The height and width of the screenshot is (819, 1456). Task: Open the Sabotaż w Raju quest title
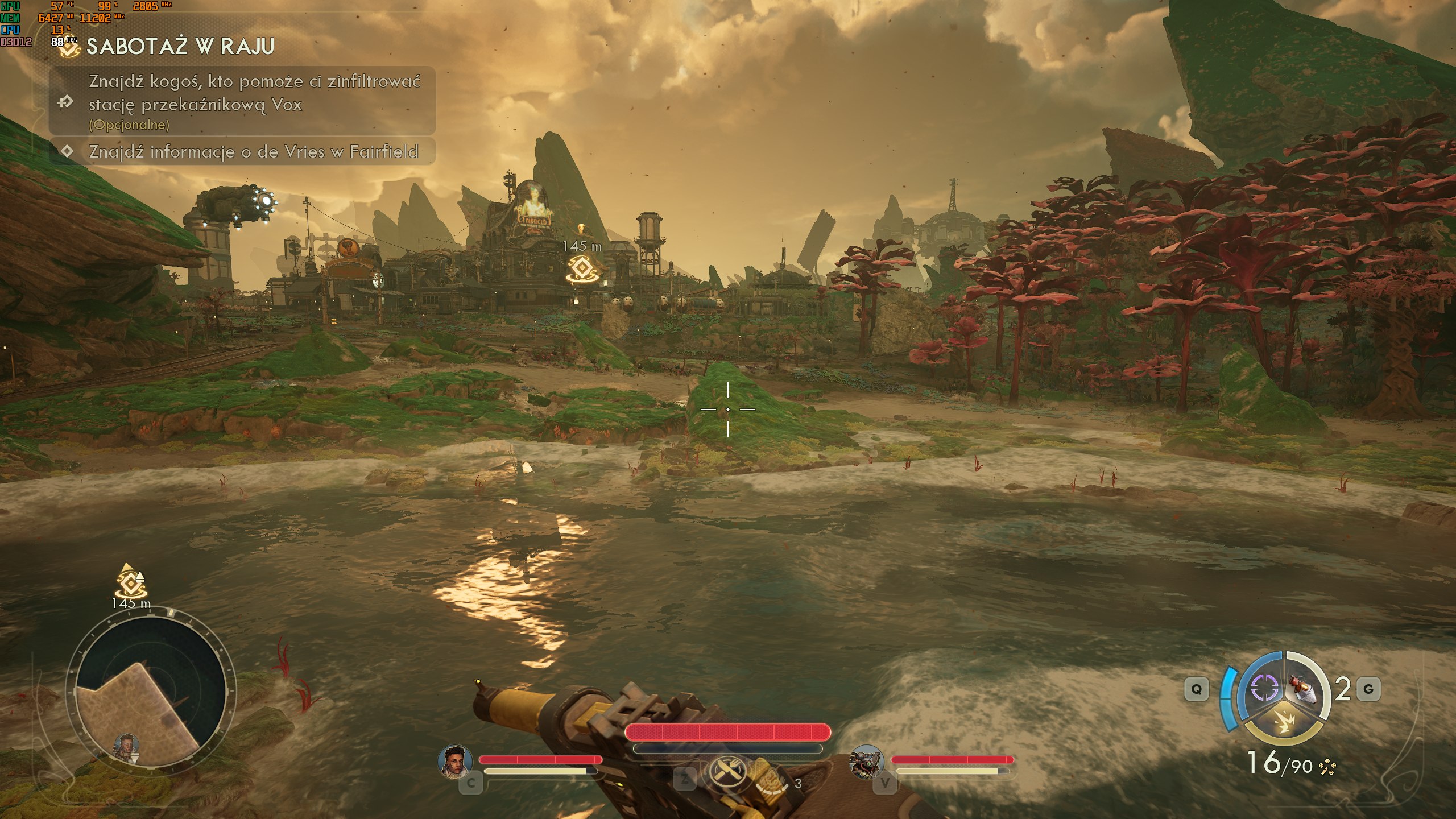click(180, 47)
